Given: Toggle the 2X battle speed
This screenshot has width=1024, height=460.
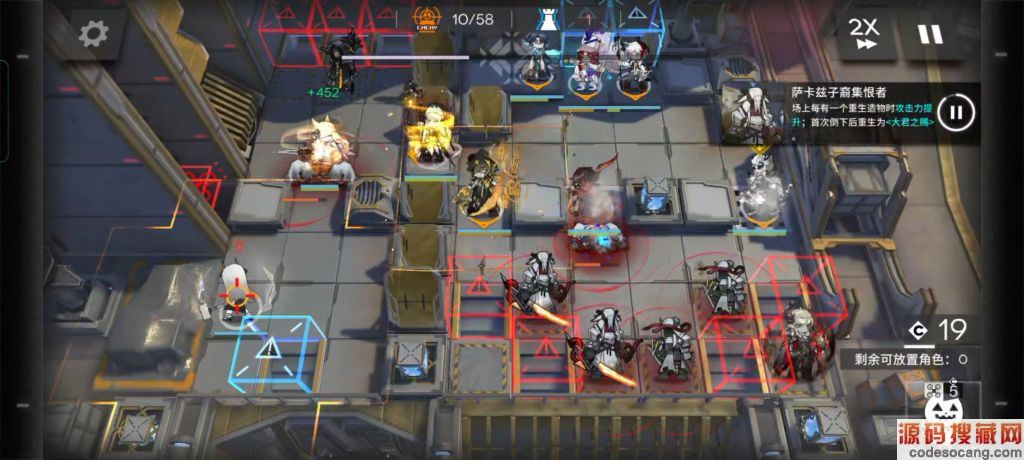Looking at the screenshot, I should pyautogui.click(x=864, y=34).
